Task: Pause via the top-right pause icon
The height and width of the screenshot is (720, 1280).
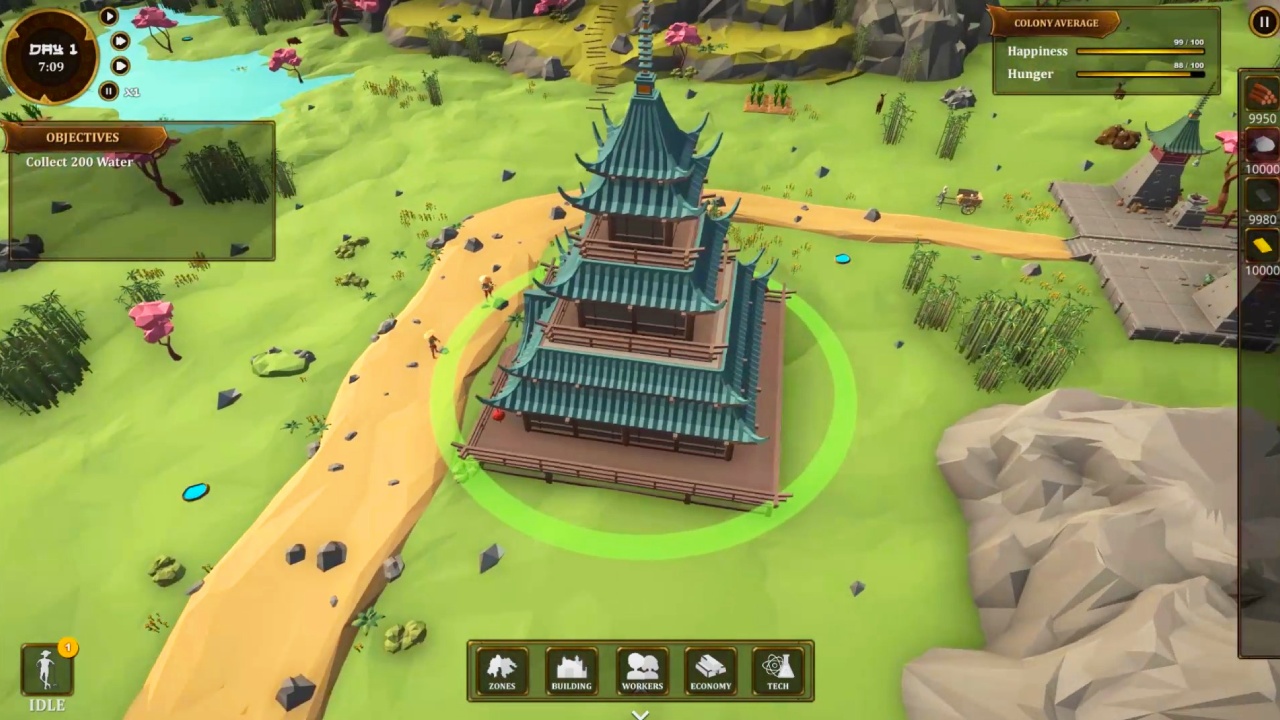Action: (1263, 22)
